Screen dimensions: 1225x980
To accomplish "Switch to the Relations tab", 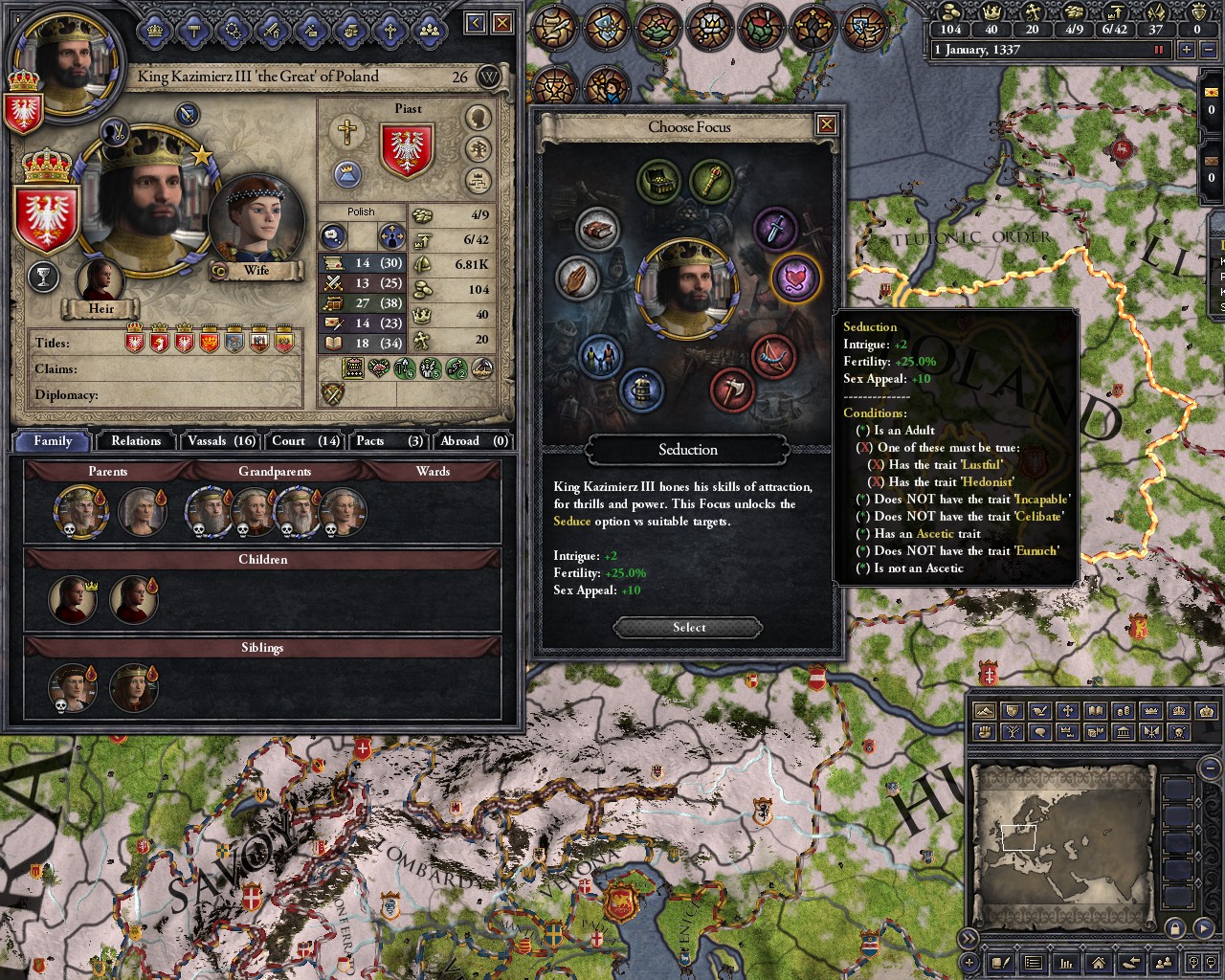I will 136,441.
